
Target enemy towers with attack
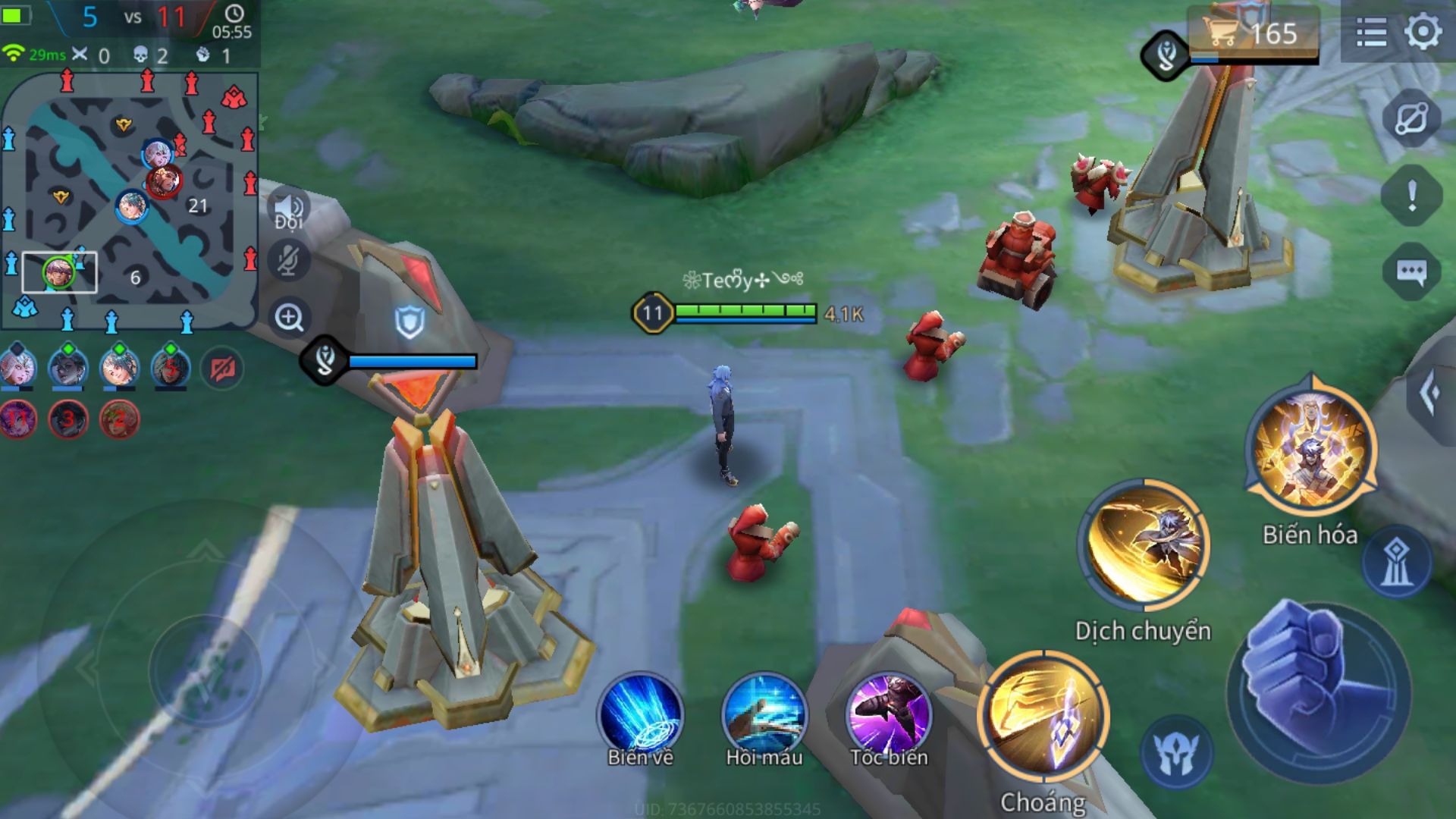pos(1396,563)
